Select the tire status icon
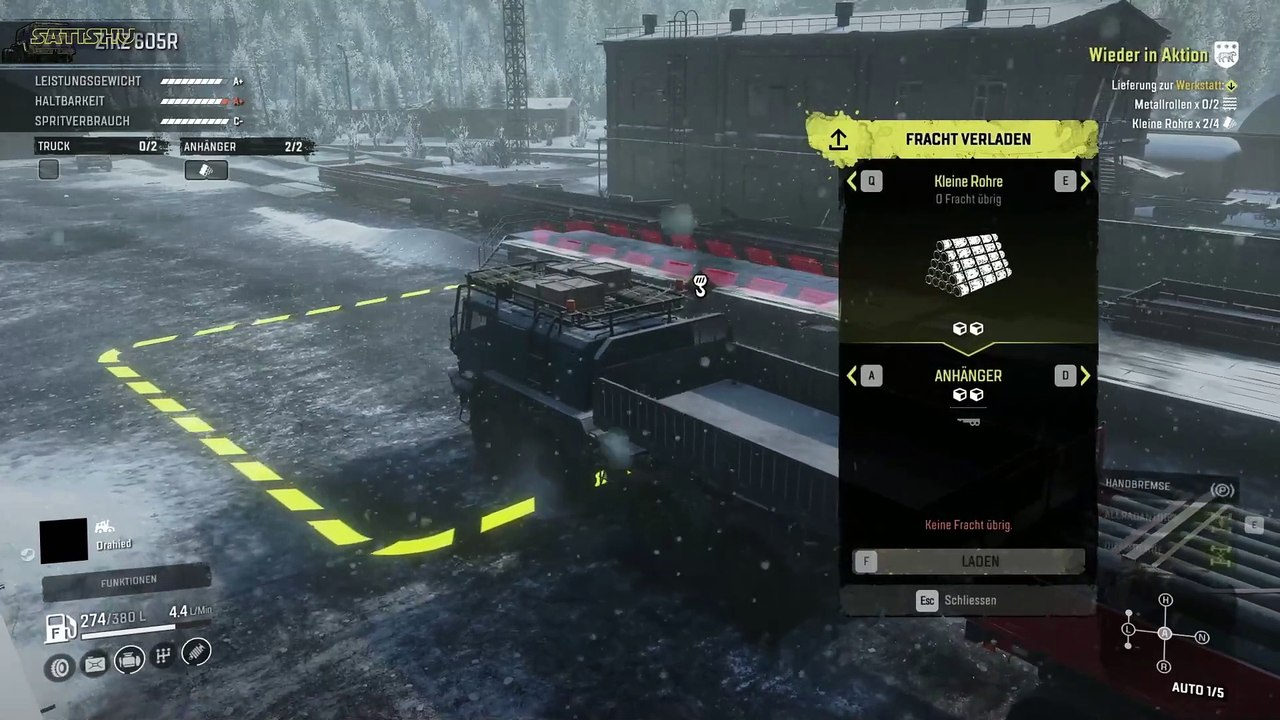Viewport: 1280px width, 720px height. click(60, 665)
